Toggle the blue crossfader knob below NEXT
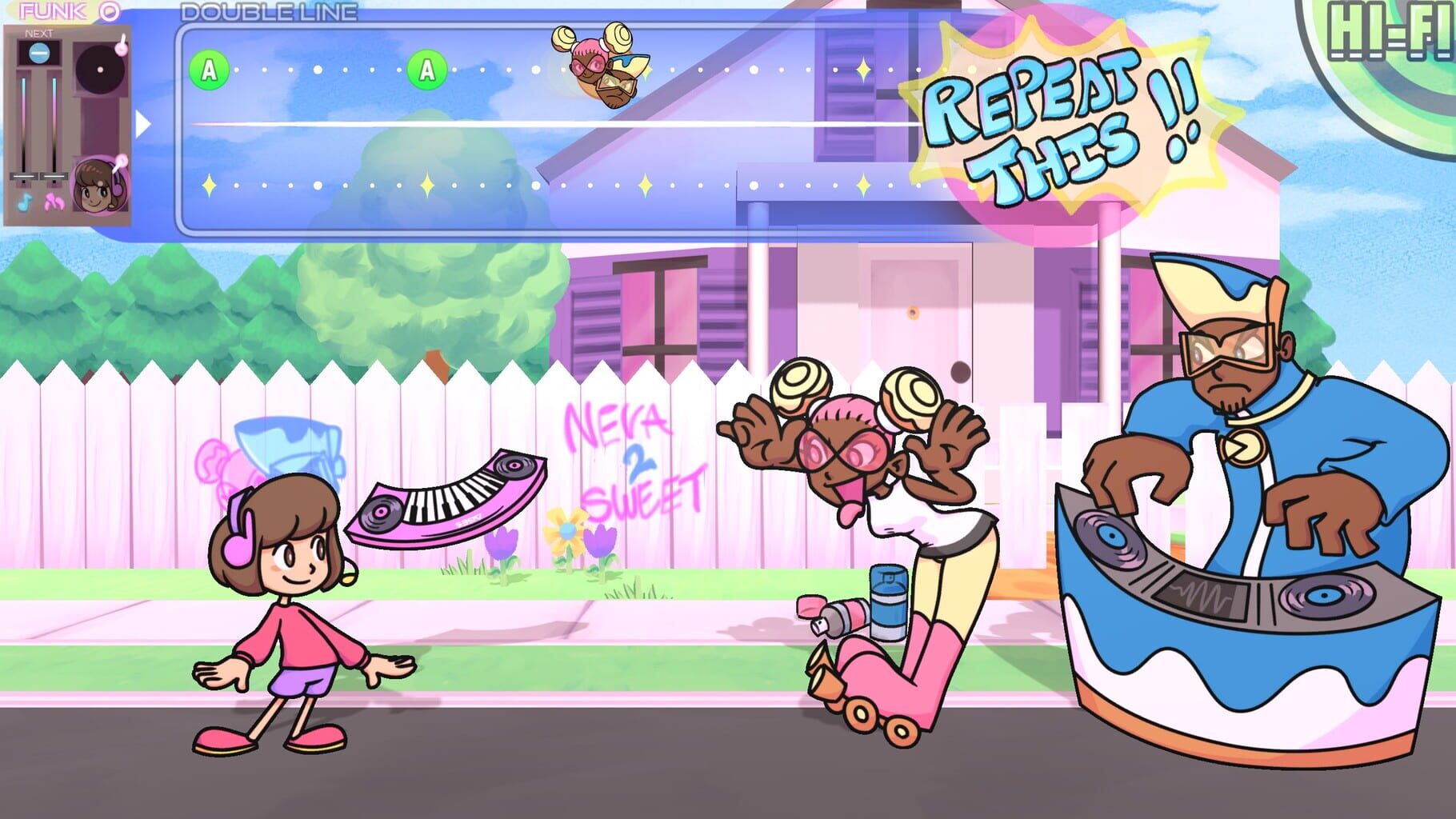 pyautogui.click(x=39, y=53)
